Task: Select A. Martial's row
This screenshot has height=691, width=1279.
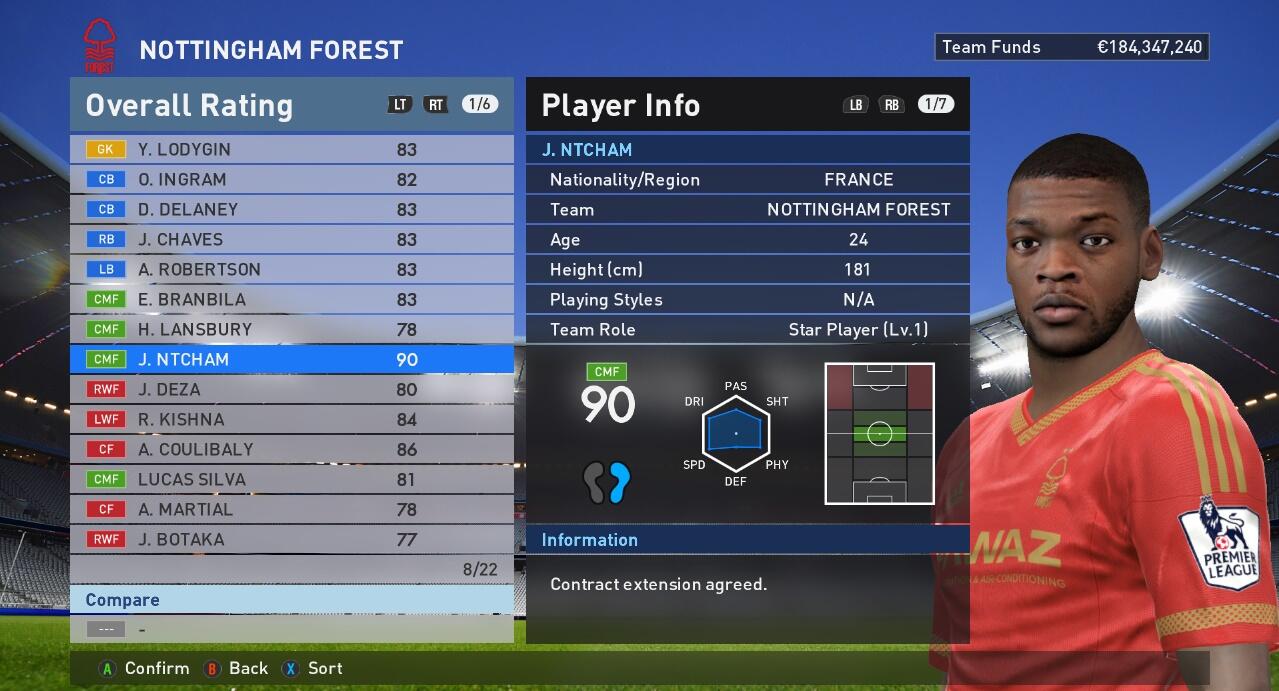Action: coord(290,509)
